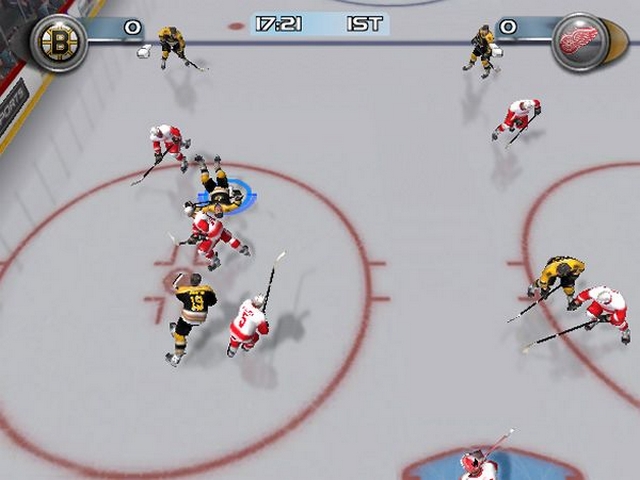Click the Detroit Red Wings team logo
The height and width of the screenshot is (480, 640).
point(580,41)
